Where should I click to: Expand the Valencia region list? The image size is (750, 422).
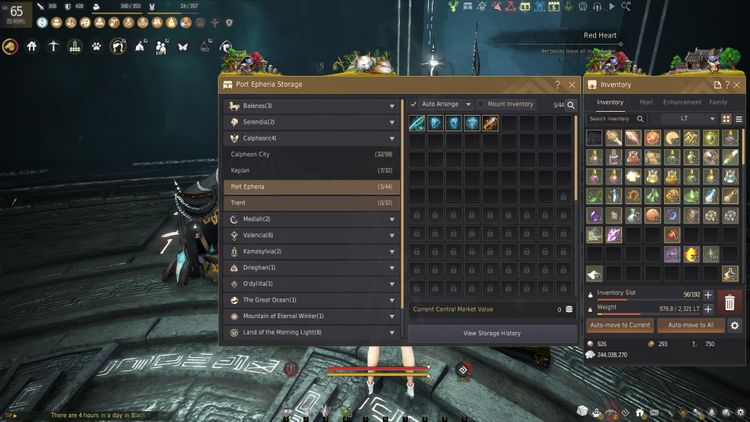click(x=311, y=235)
